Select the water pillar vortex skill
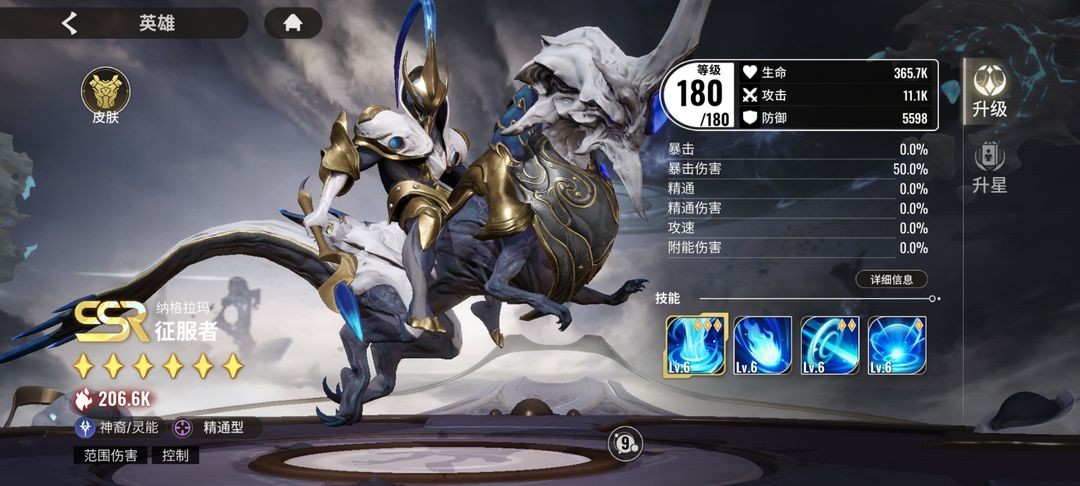Viewport: 1080px width, 486px height. (696, 345)
